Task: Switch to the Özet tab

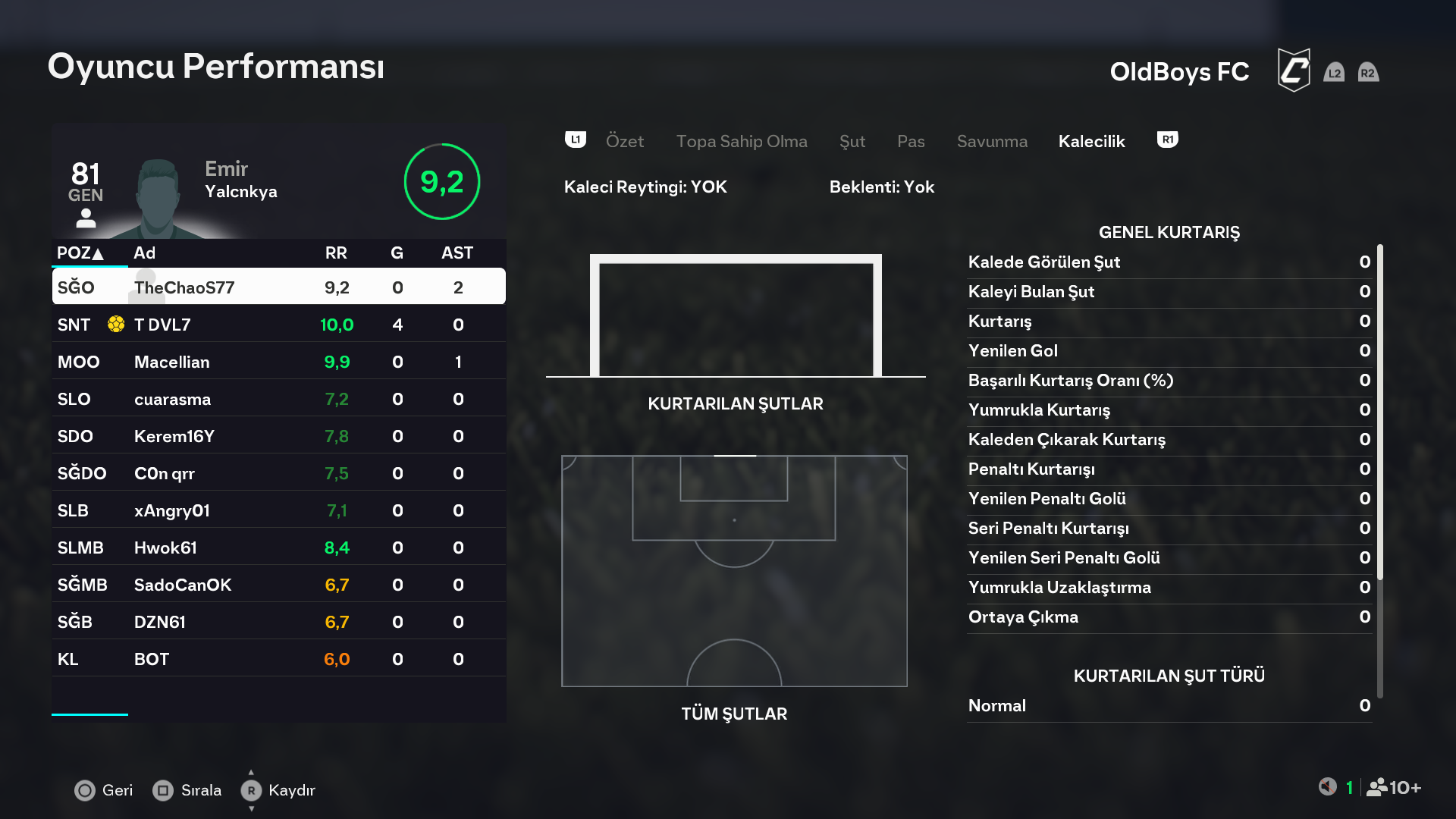Action: (x=624, y=141)
